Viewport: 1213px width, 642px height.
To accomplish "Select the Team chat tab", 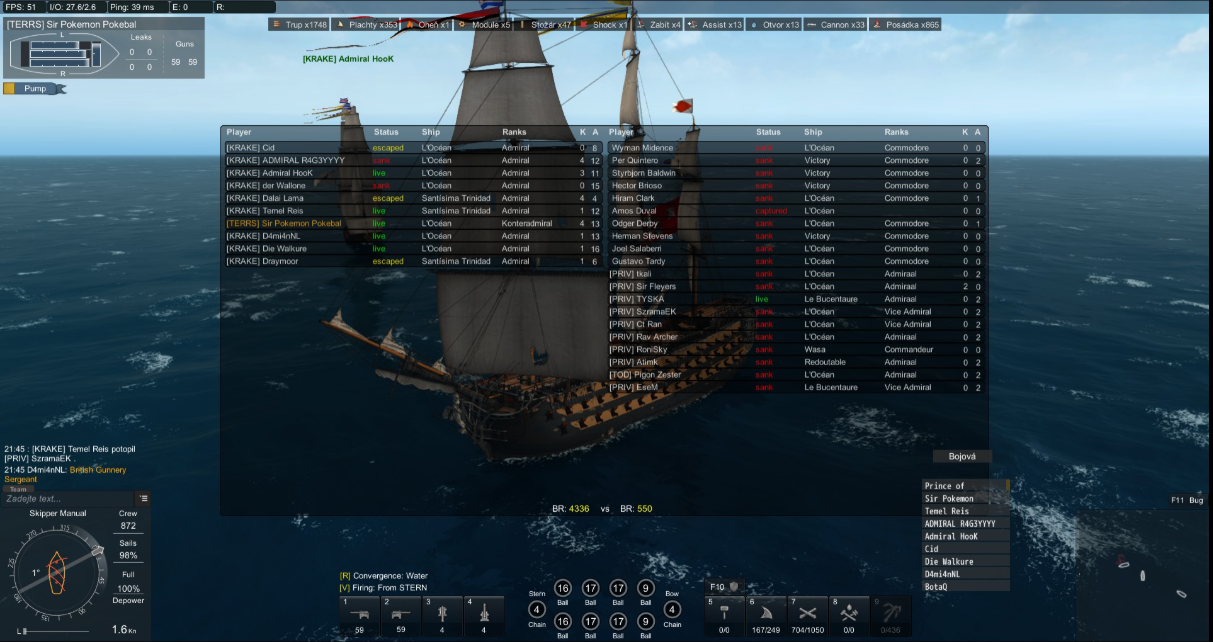I will pos(18,489).
